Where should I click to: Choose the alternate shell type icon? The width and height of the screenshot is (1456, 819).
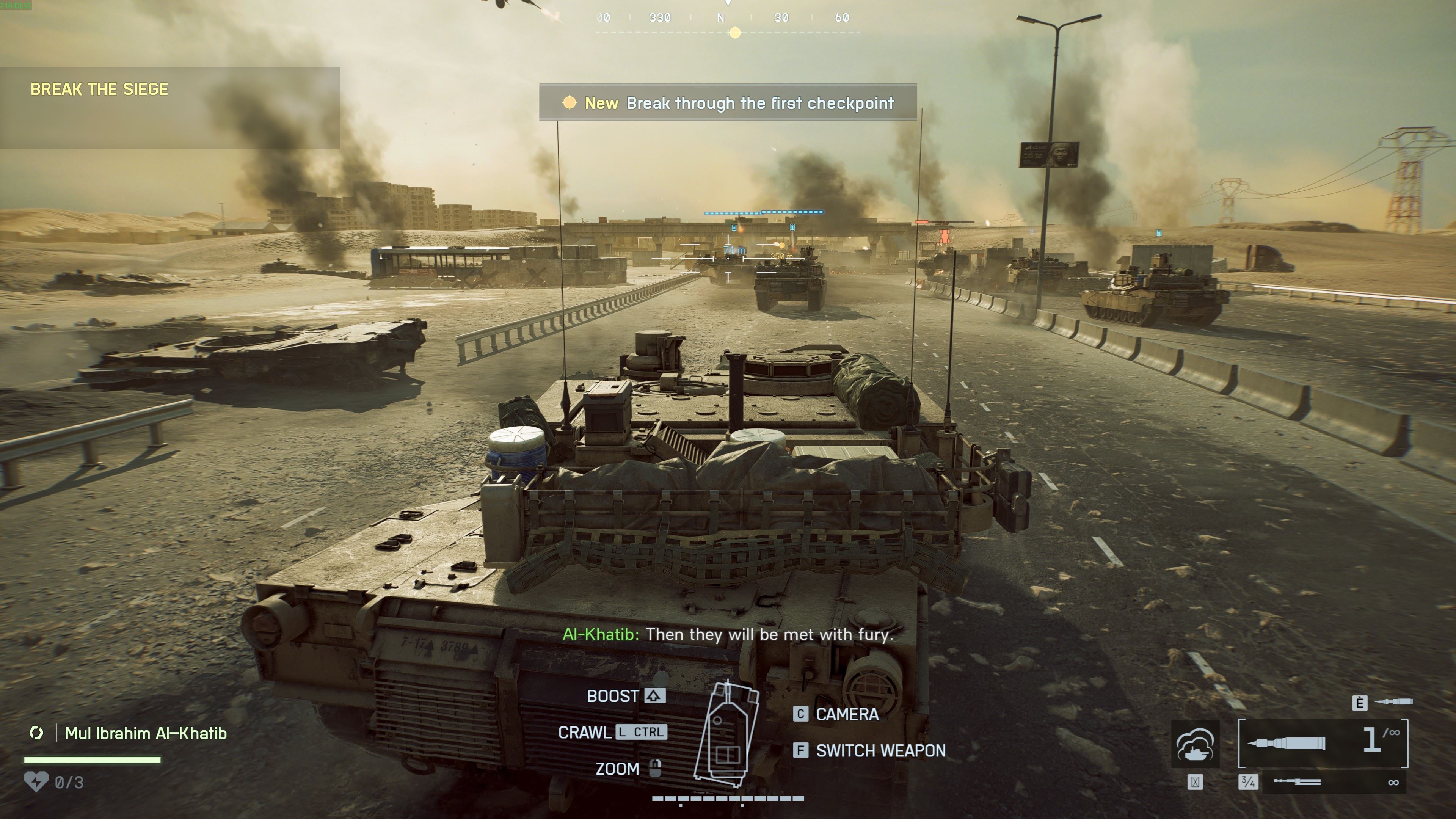coord(1393,702)
